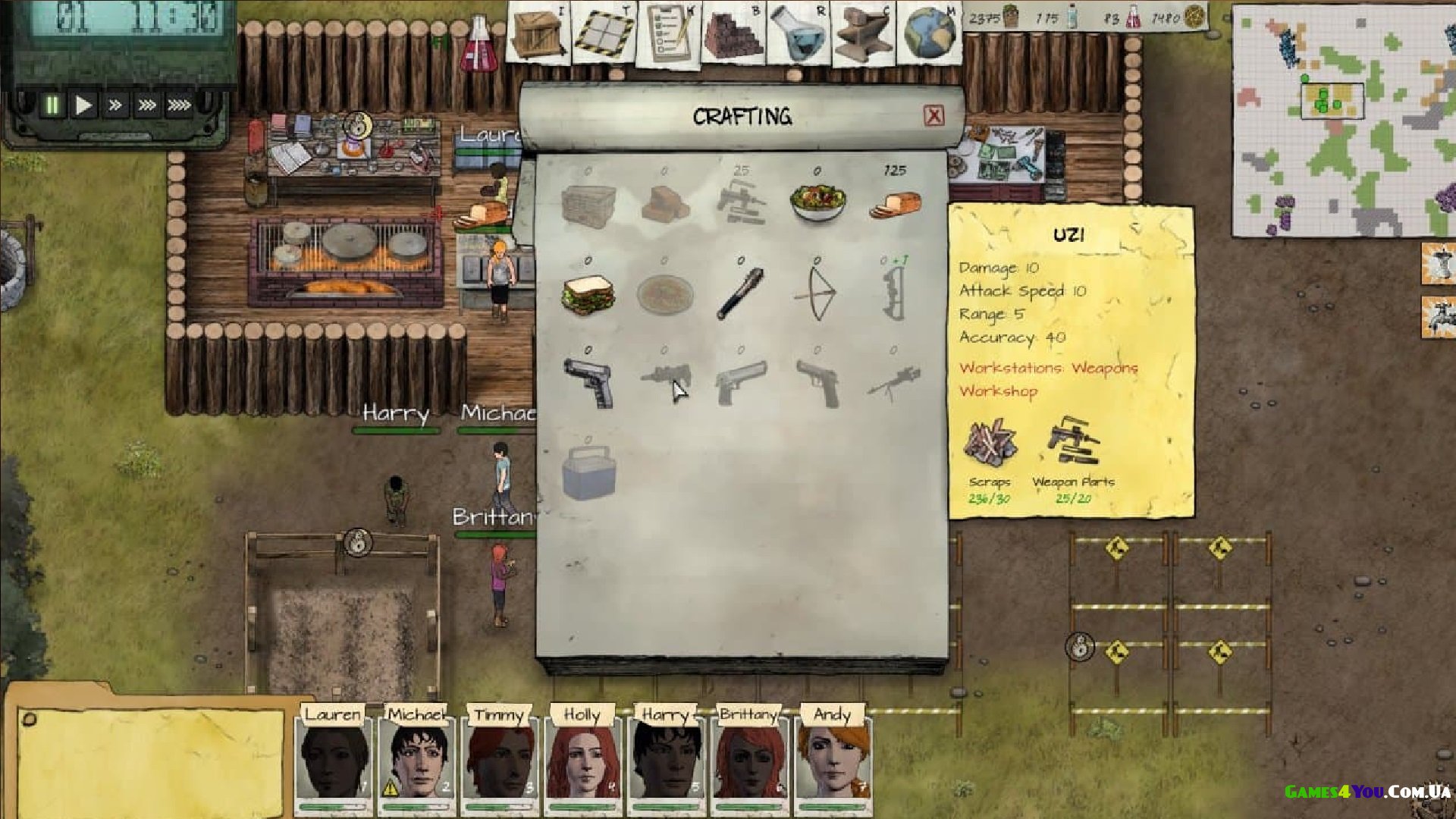Select the salad bowl recipe
The width and height of the screenshot is (1456, 819).
coord(817,202)
